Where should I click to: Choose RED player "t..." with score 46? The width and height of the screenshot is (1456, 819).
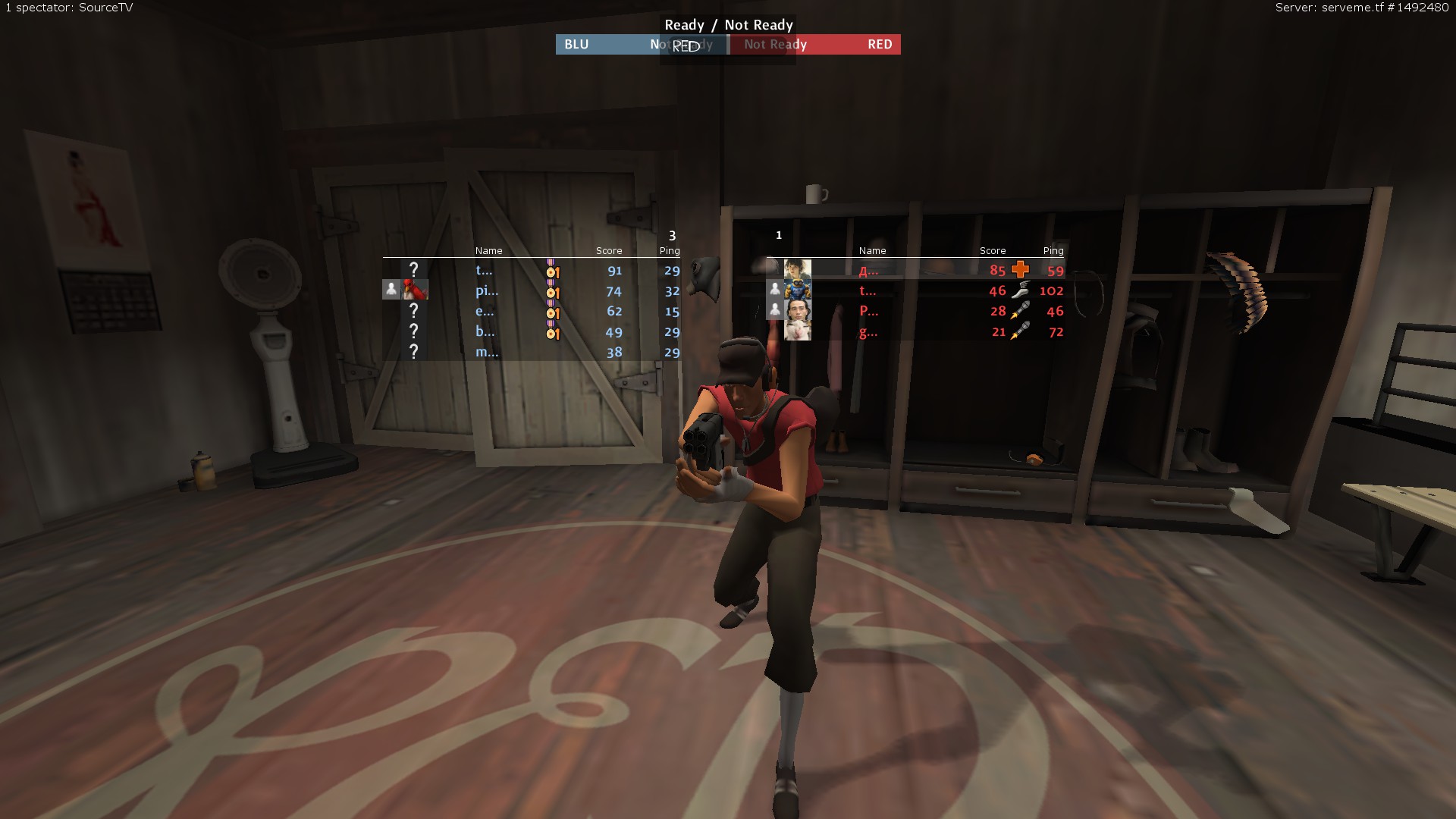pos(918,290)
